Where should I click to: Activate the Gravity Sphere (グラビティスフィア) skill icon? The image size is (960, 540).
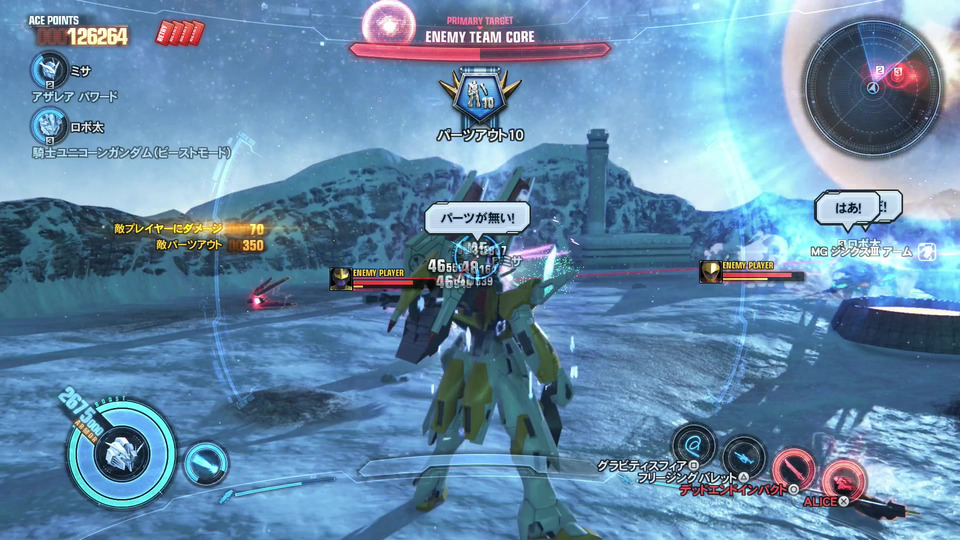[693, 444]
